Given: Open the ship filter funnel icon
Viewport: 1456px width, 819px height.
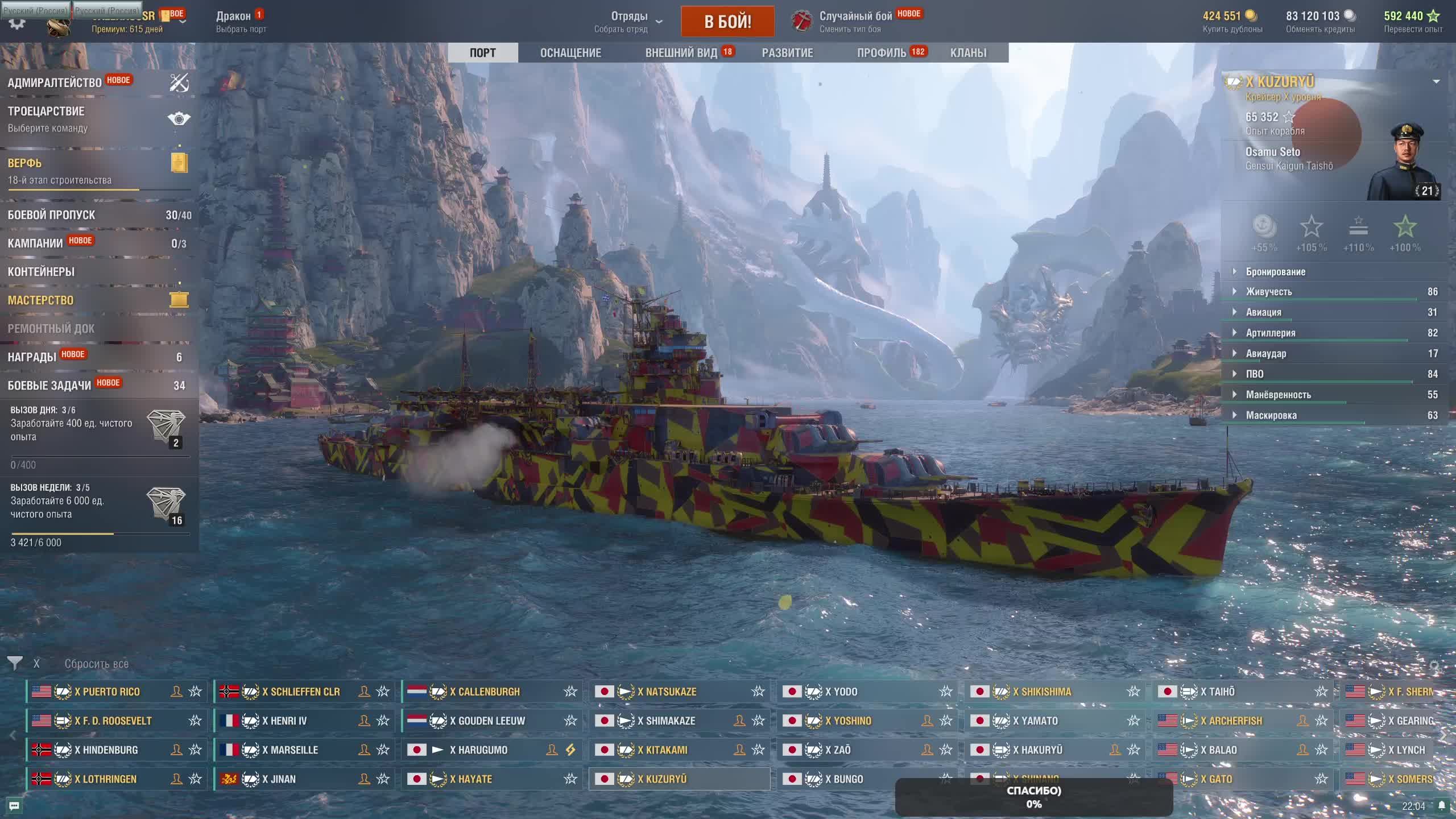Looking at the screenshot, I should coord(15,663).
